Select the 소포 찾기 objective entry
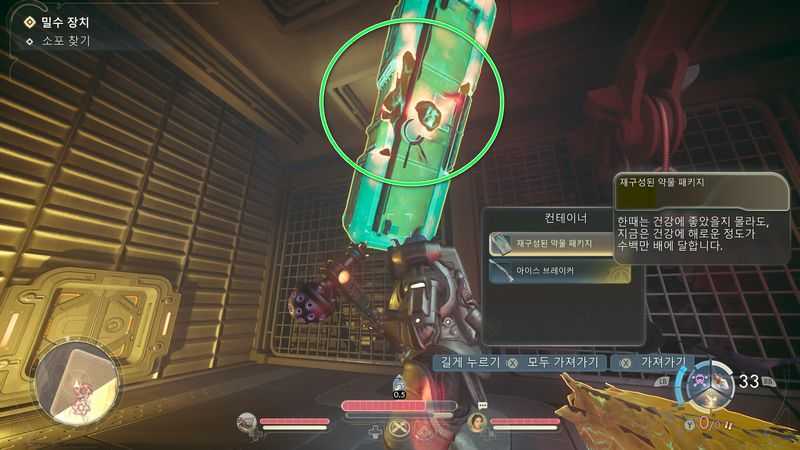The height and width of the screenshot is (450, 800). click(x=64, y=42)
